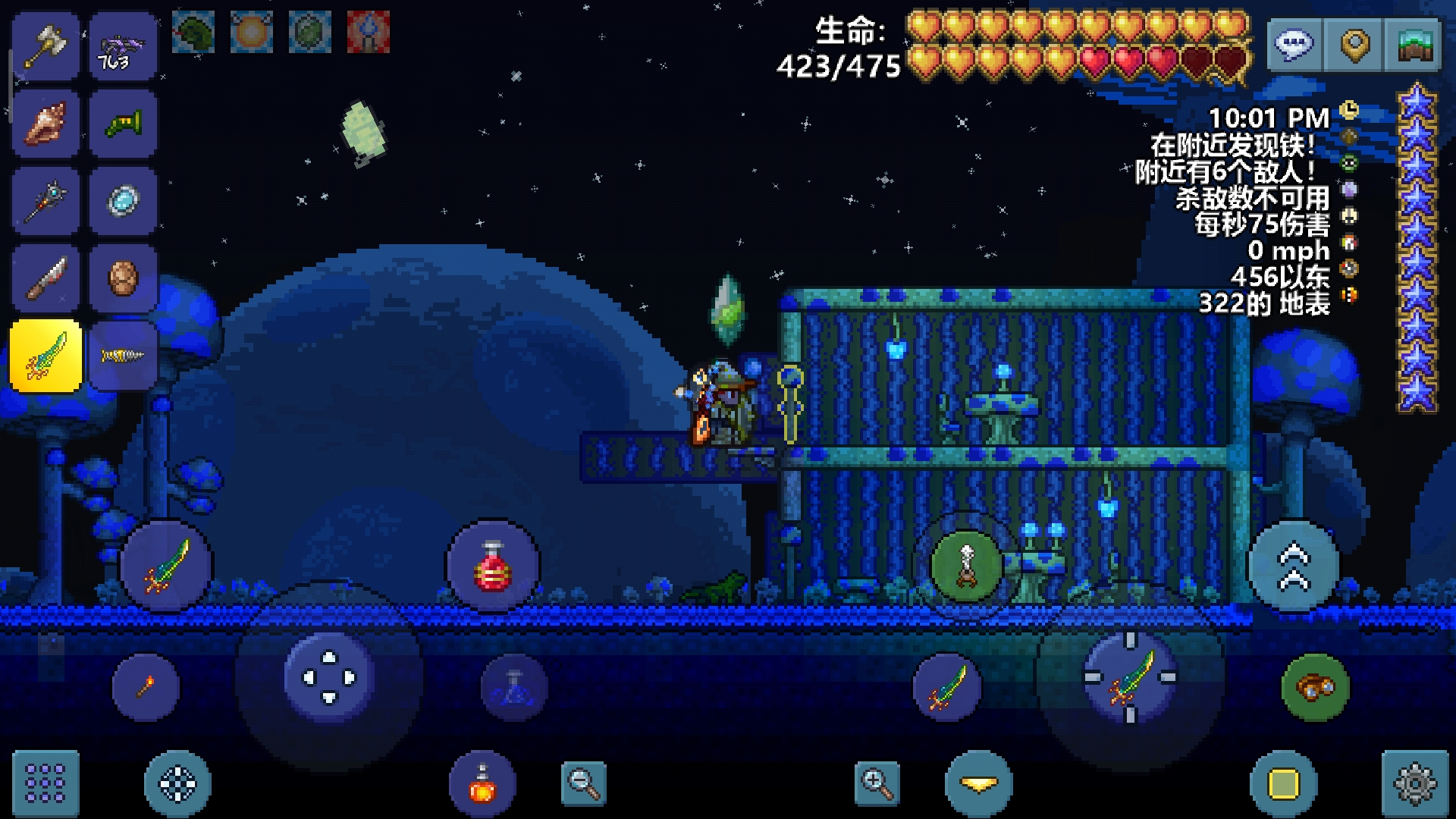Choose the magic mirror hotbar slot
The height and width of the screenshot is (819, 1456).
pos(123,202)
